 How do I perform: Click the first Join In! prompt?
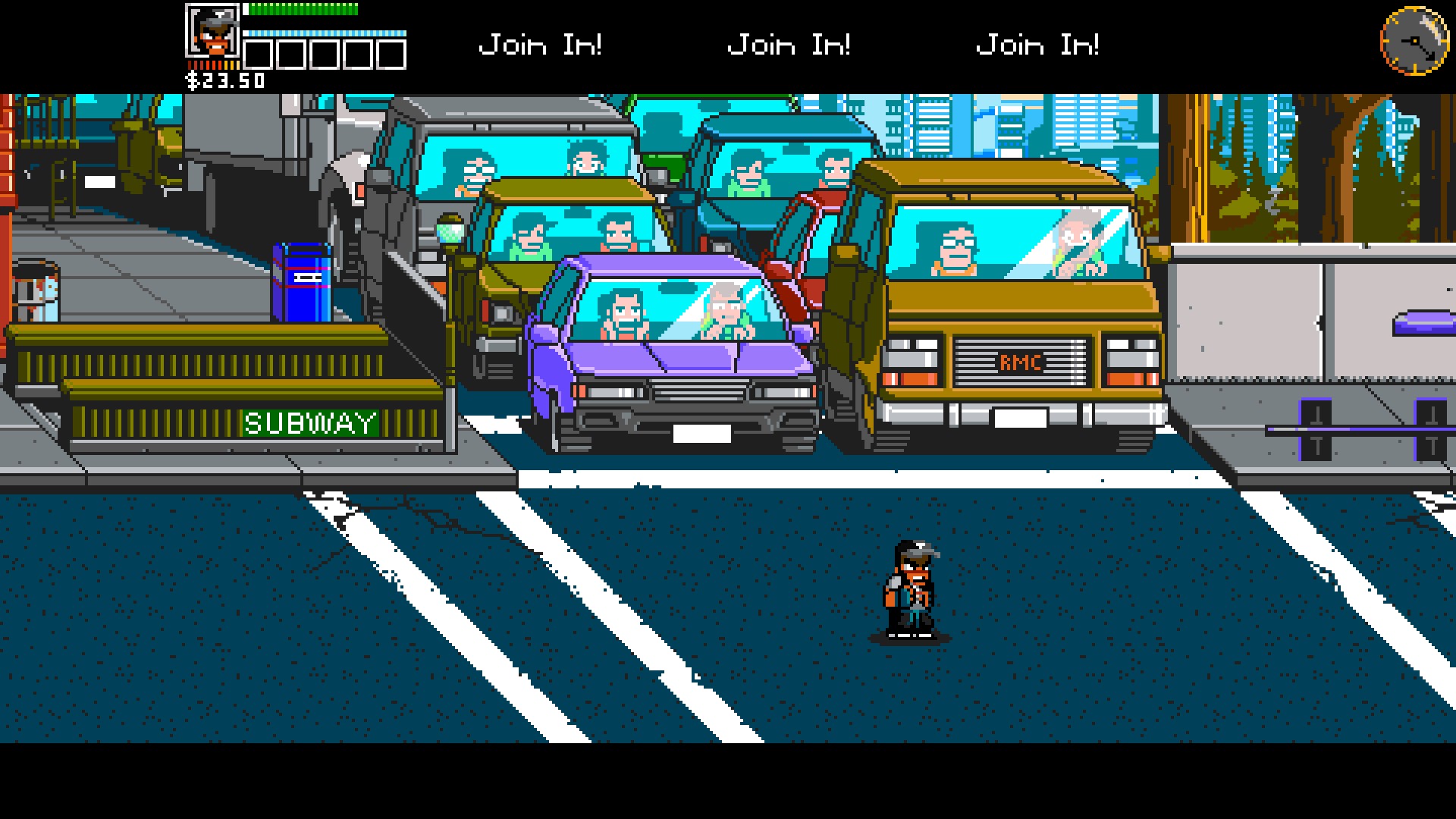[541, 44]
